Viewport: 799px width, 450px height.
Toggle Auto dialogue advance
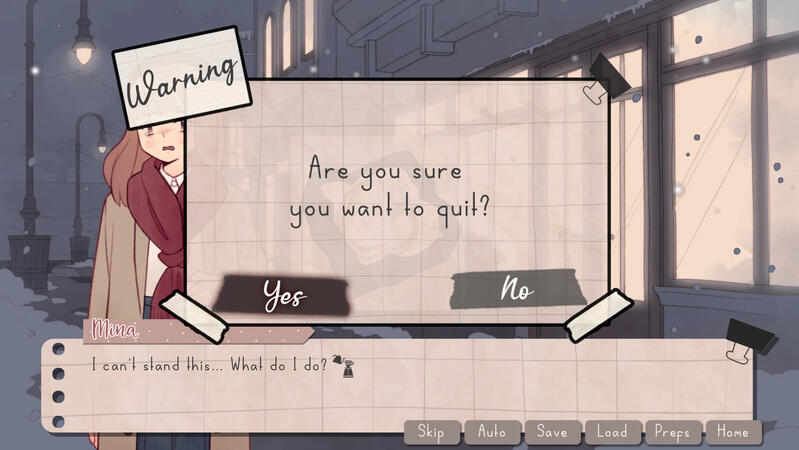point(492,432)
